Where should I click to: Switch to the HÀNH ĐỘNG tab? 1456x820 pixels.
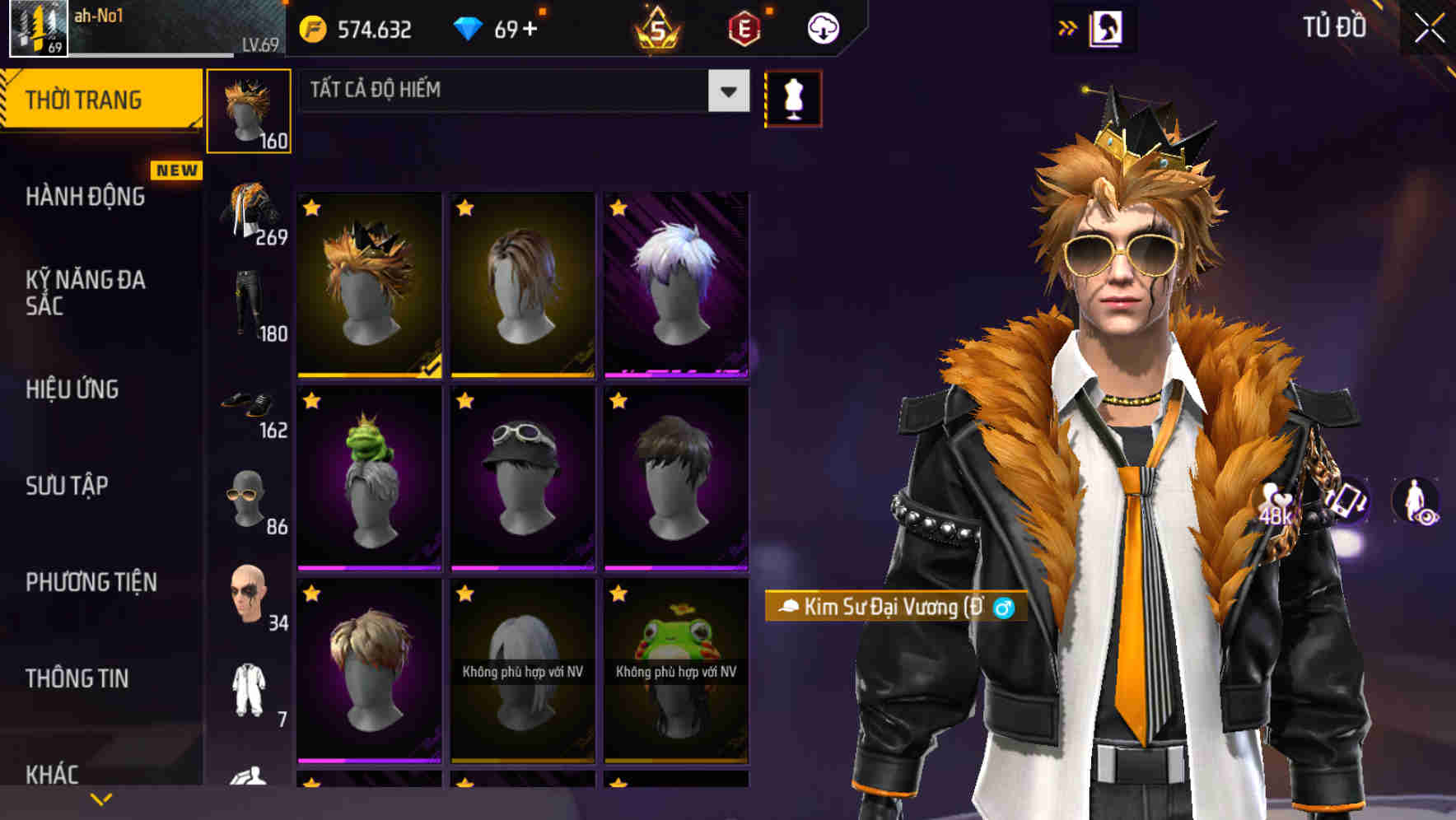coord(86,197)
